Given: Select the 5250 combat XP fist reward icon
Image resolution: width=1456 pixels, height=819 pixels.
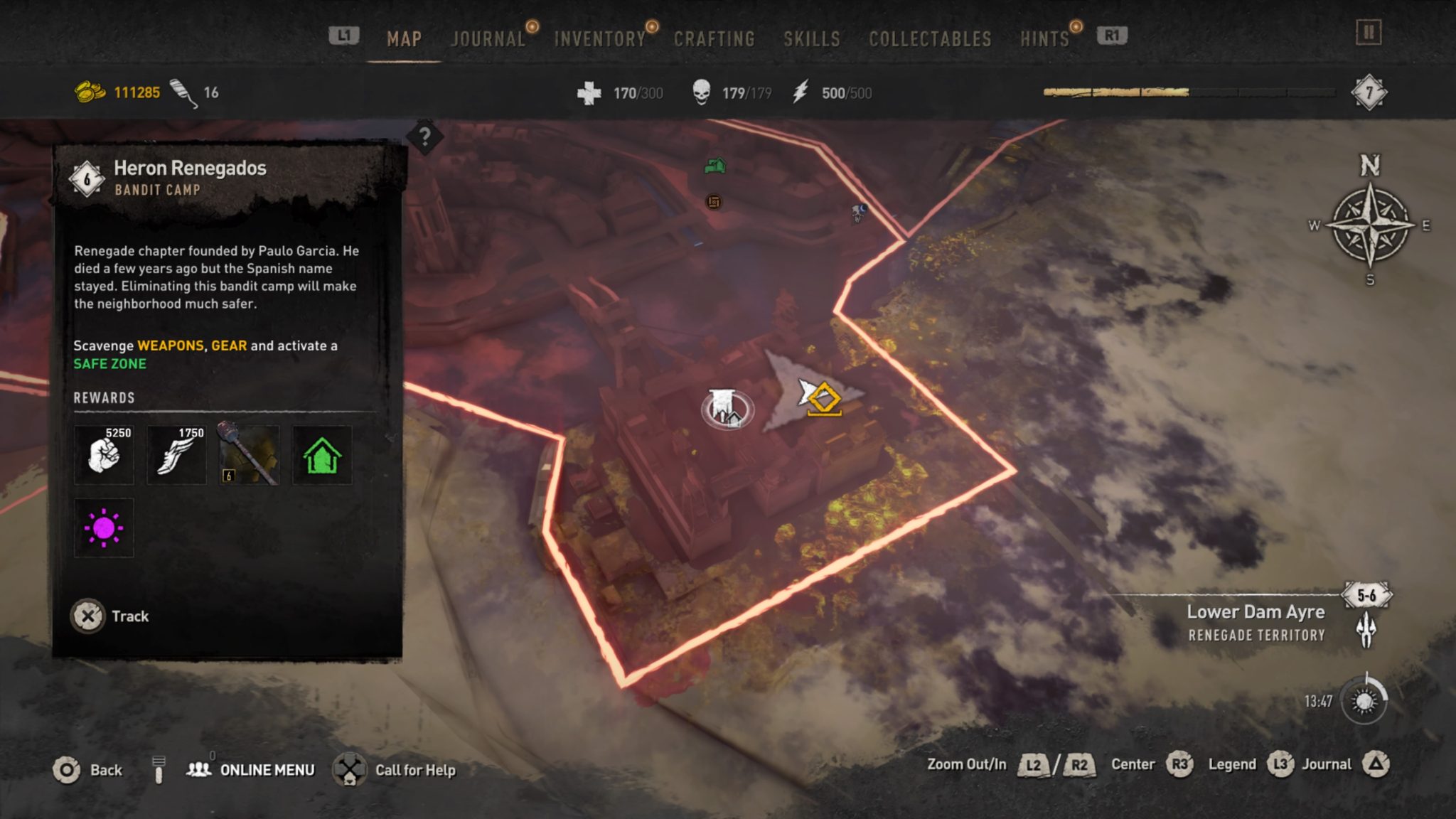Looking at the screenshot, I should (x=104, y=455).
